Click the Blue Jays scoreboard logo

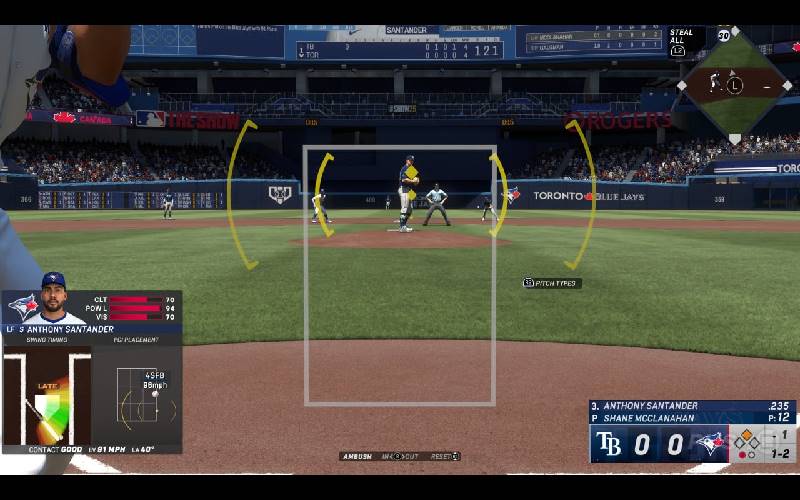click(710, 444)
